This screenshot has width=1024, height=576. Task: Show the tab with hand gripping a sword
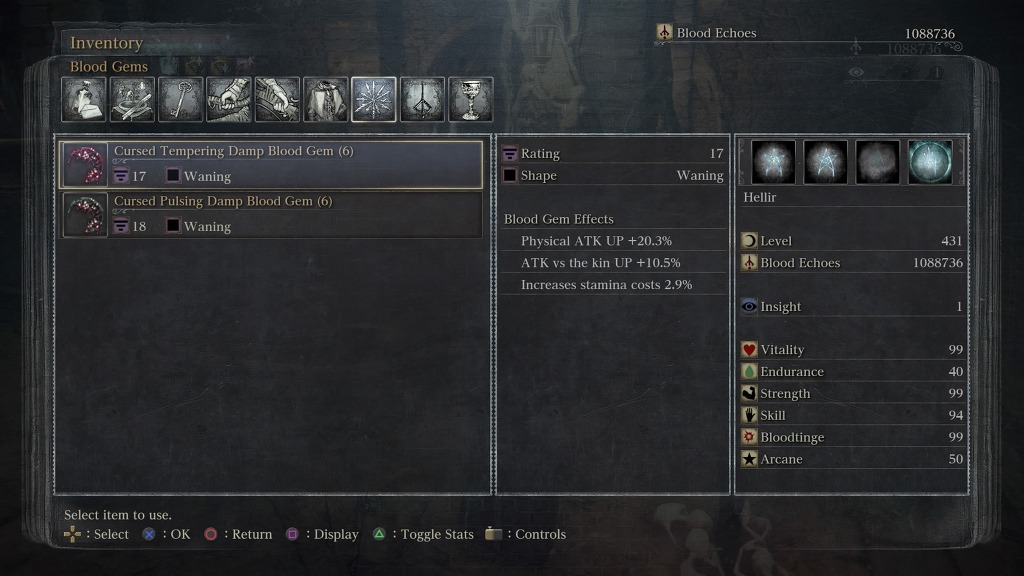(229, 100)
